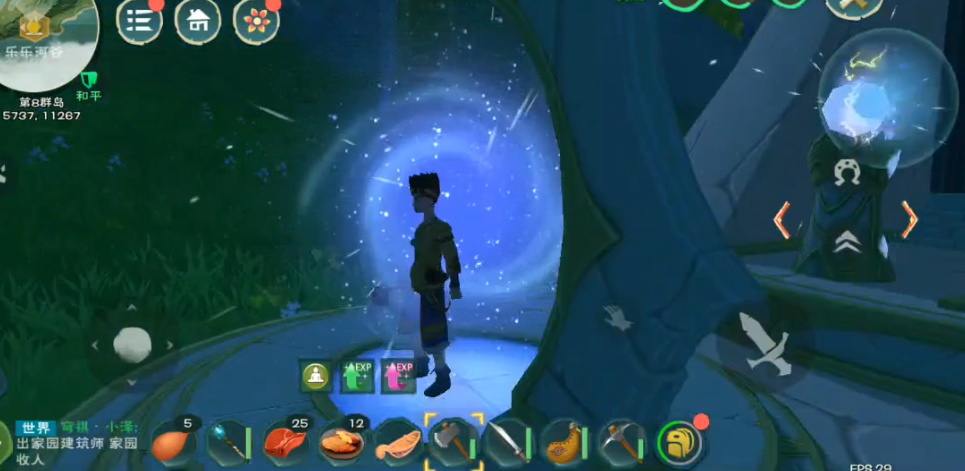Select the roasted drumstick hotbar slot
This screenshot has width=965, height=471.
[x=176, y=441]
